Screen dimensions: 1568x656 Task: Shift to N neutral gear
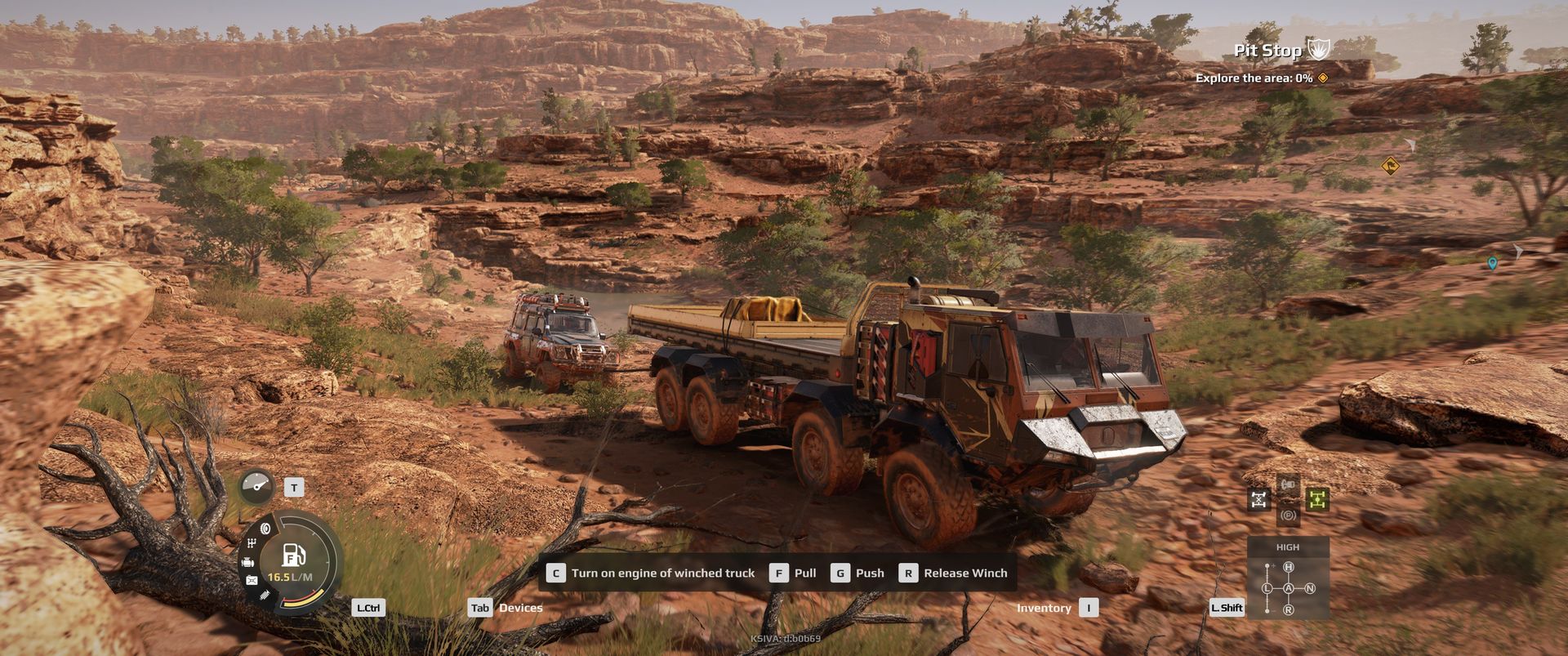pyautogui.click(x=1310, y=588)
